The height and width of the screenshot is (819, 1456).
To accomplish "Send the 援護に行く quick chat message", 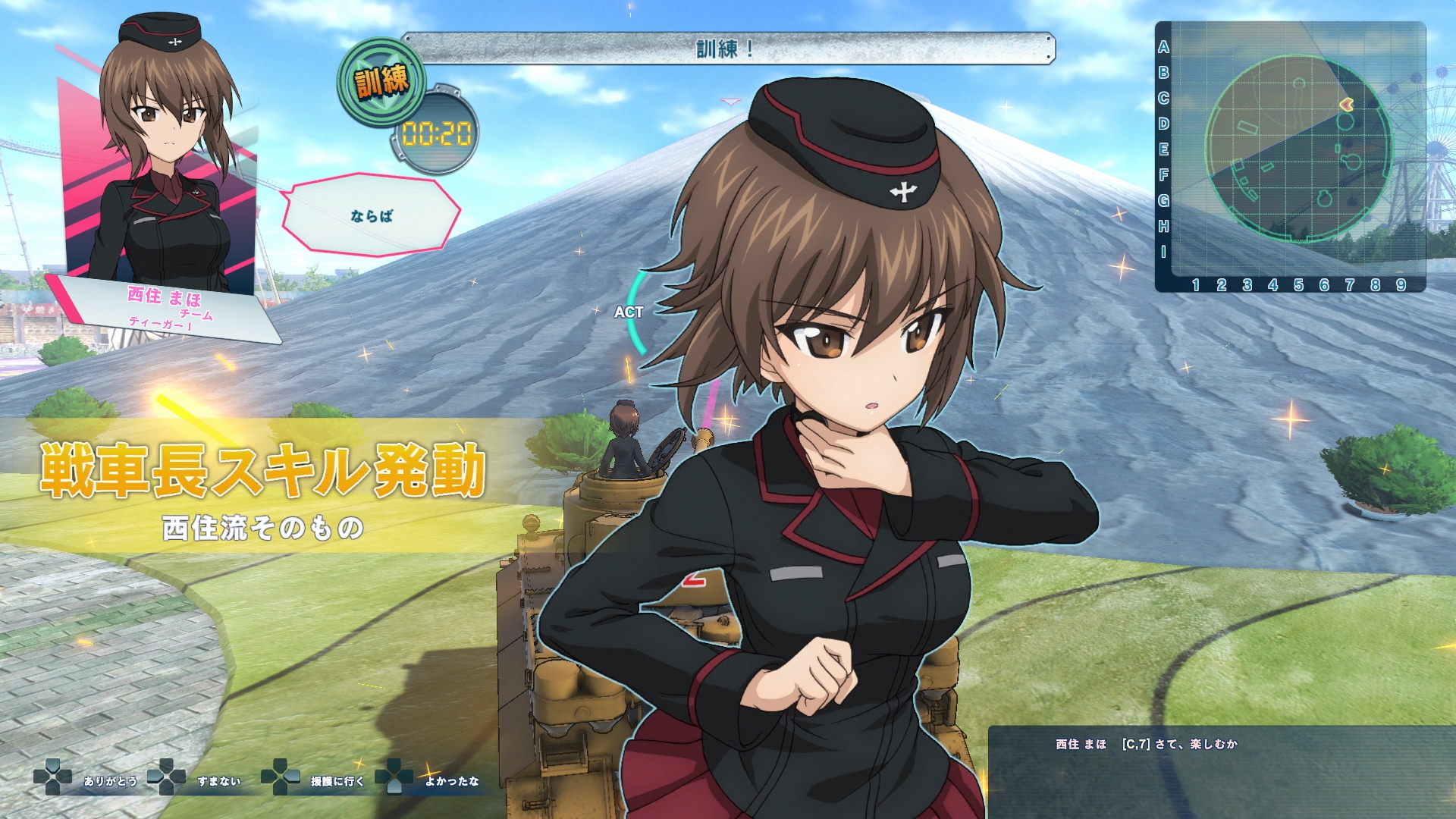I will pyautogui.click(x=337, y=781).
